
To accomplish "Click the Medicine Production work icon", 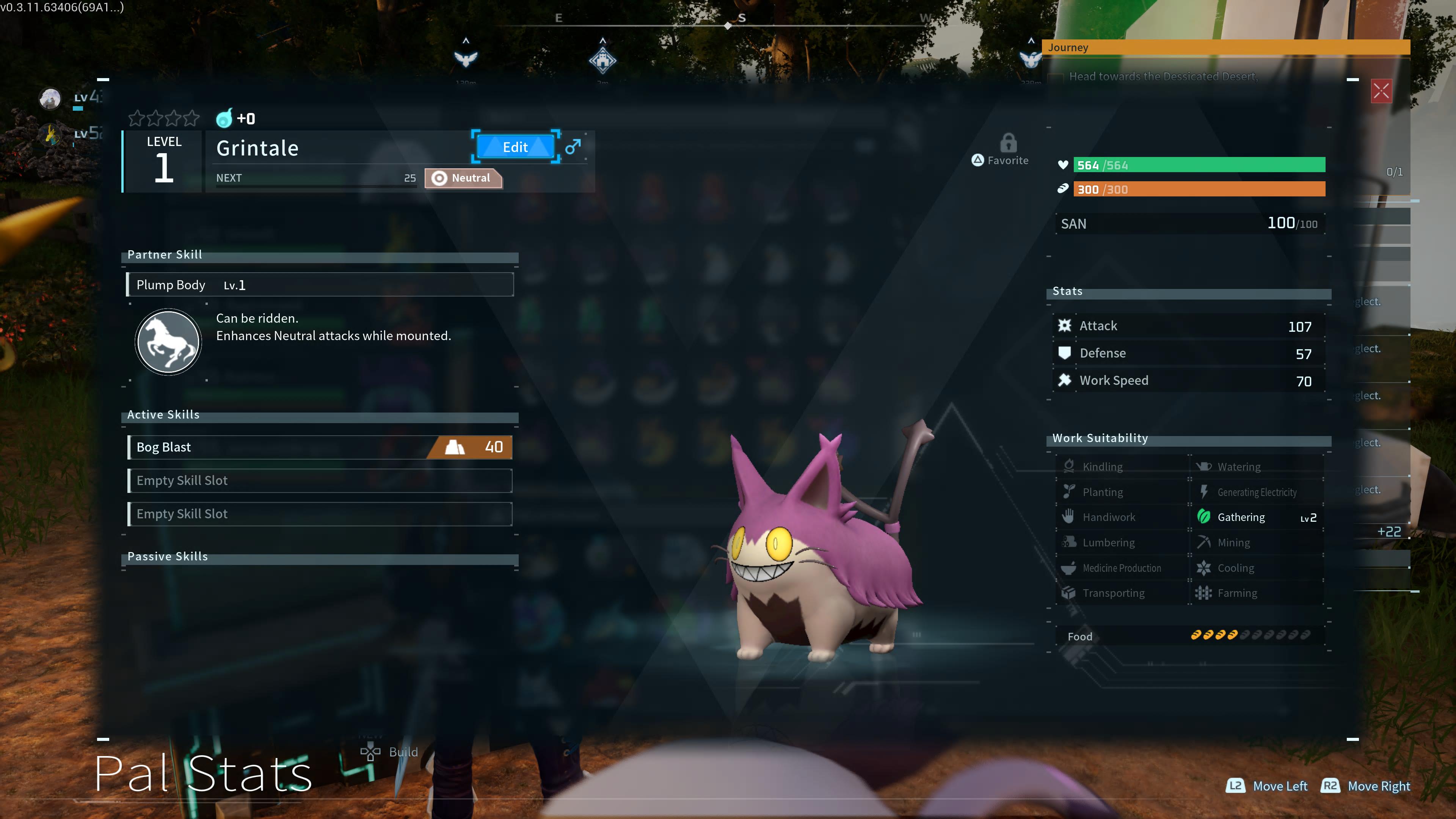I will click(x=1069, y=568).
